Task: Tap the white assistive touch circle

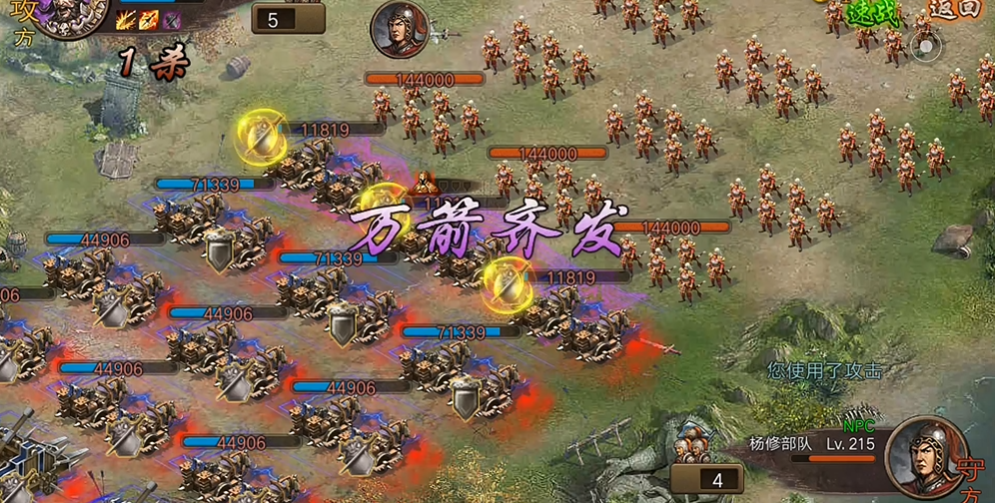Action: coord(927,46)
